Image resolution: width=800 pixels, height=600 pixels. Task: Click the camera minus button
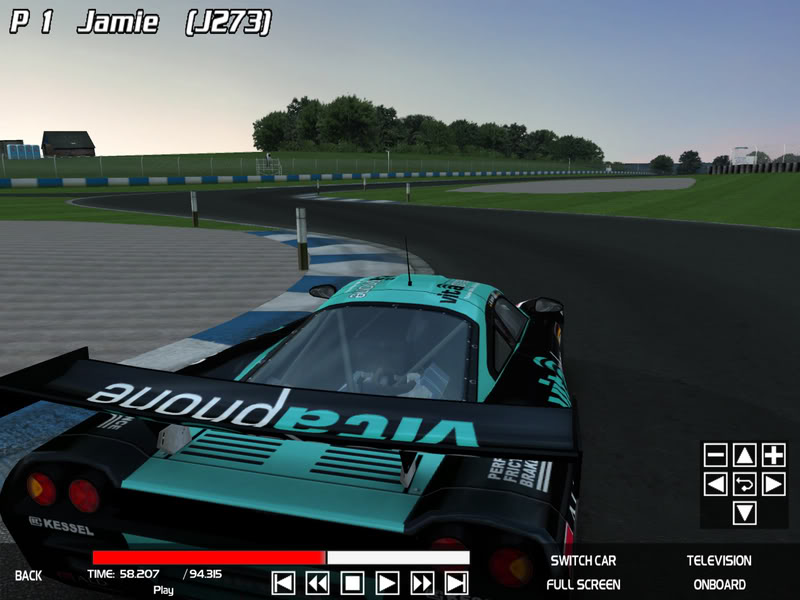[x=716, y=455]
